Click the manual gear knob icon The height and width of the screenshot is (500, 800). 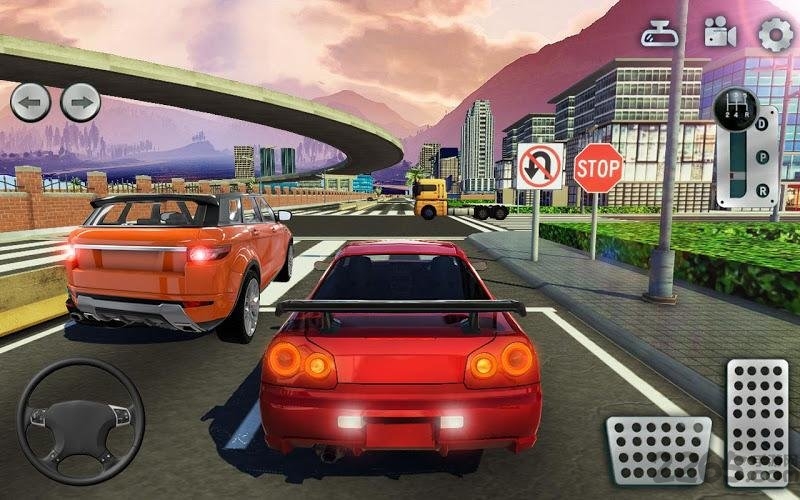click(x=735, y=109)
